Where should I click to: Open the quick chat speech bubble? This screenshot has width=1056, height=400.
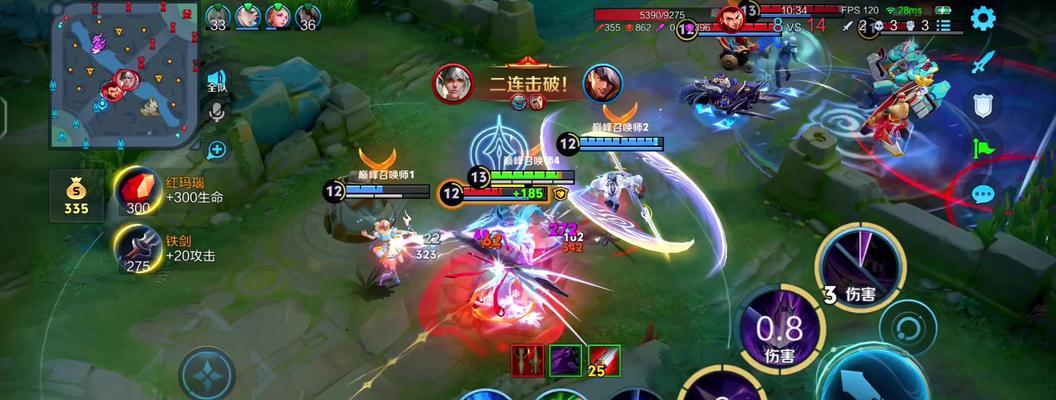click(983, 193)
